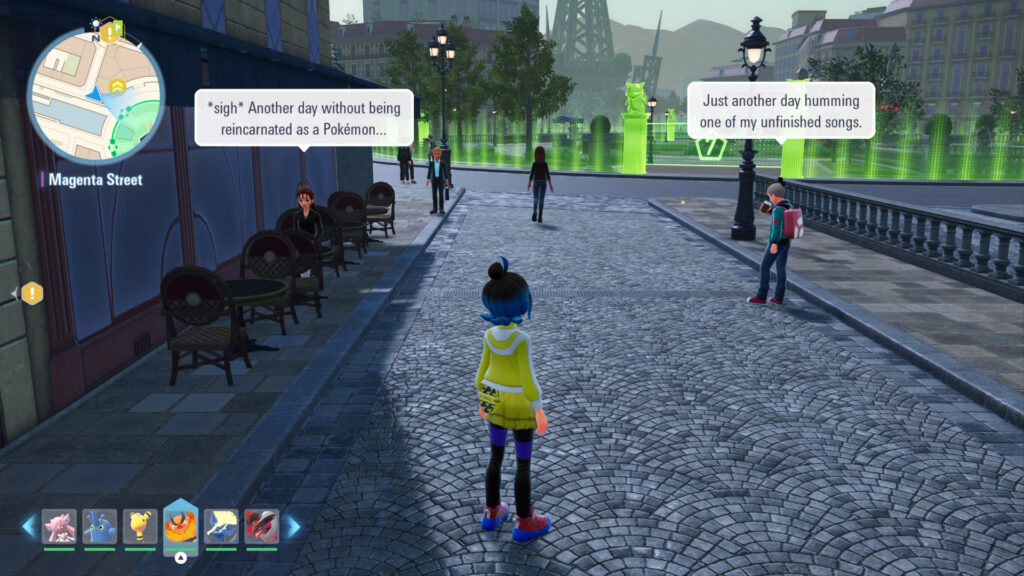The height and width of the screenshot is (576, 1024).
Task: Select the yellow Ampharos party slot
Action: pyautogui.click(x=140, y=526)
